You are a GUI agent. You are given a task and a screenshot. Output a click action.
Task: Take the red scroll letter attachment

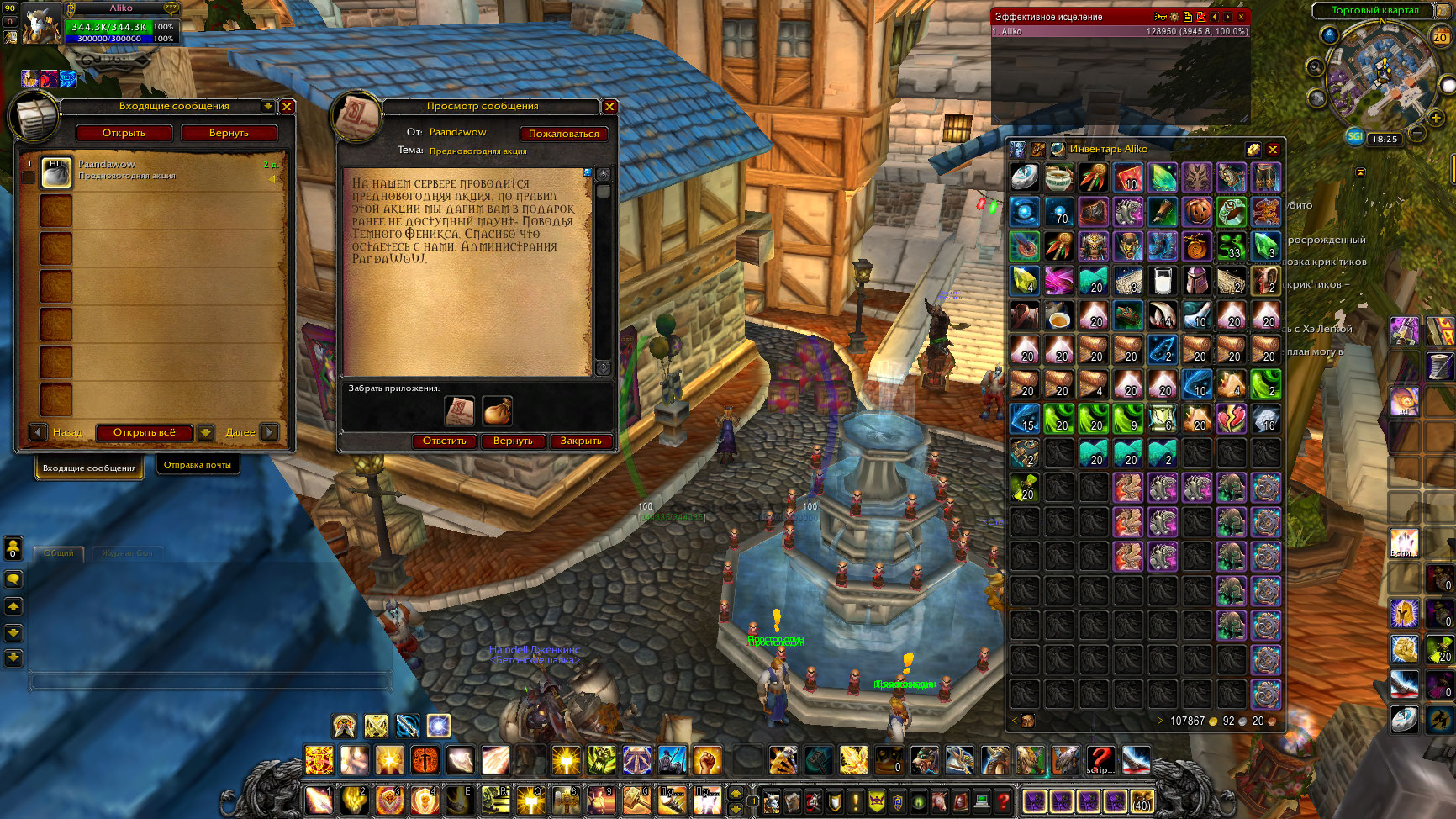click(460, 411)
